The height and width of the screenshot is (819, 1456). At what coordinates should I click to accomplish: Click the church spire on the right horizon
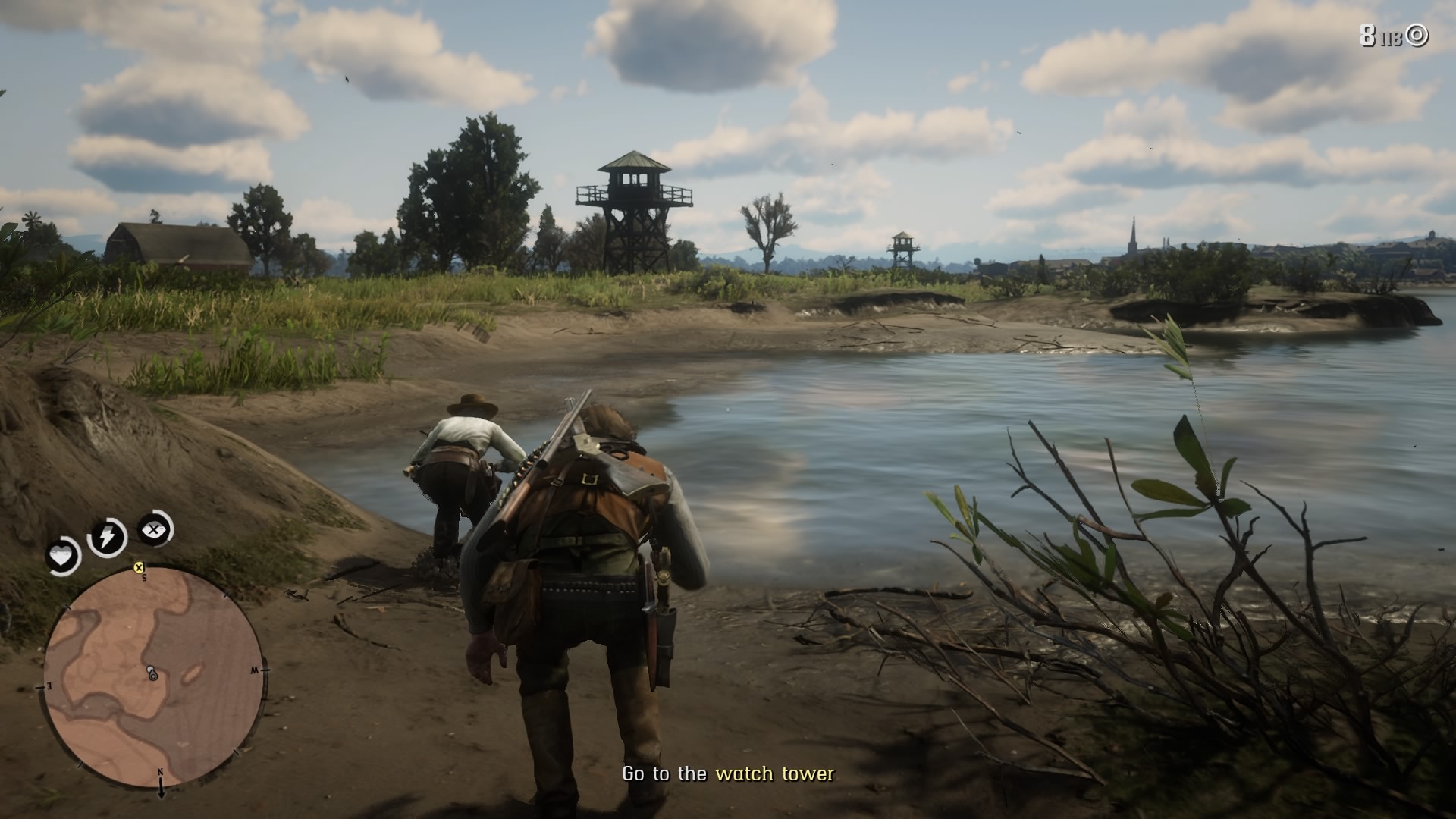(1131, 231)
